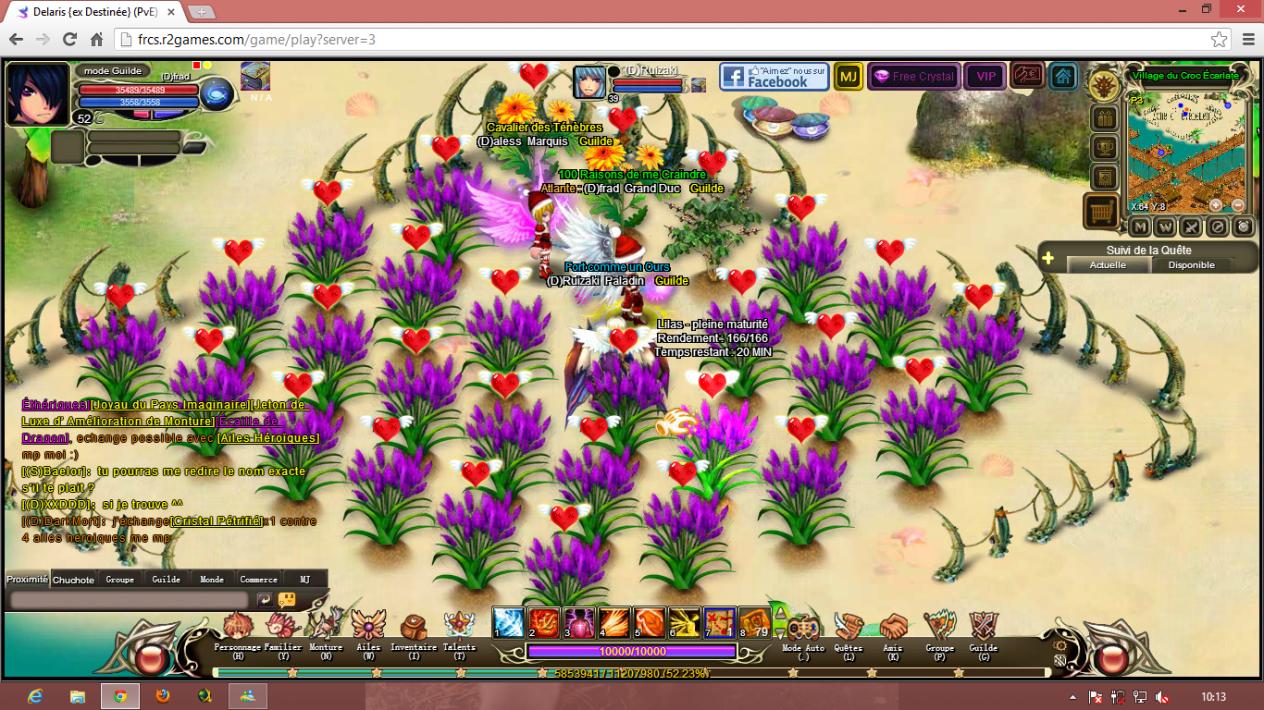Open the Guilde menu in bottom bar

(983, 628)
